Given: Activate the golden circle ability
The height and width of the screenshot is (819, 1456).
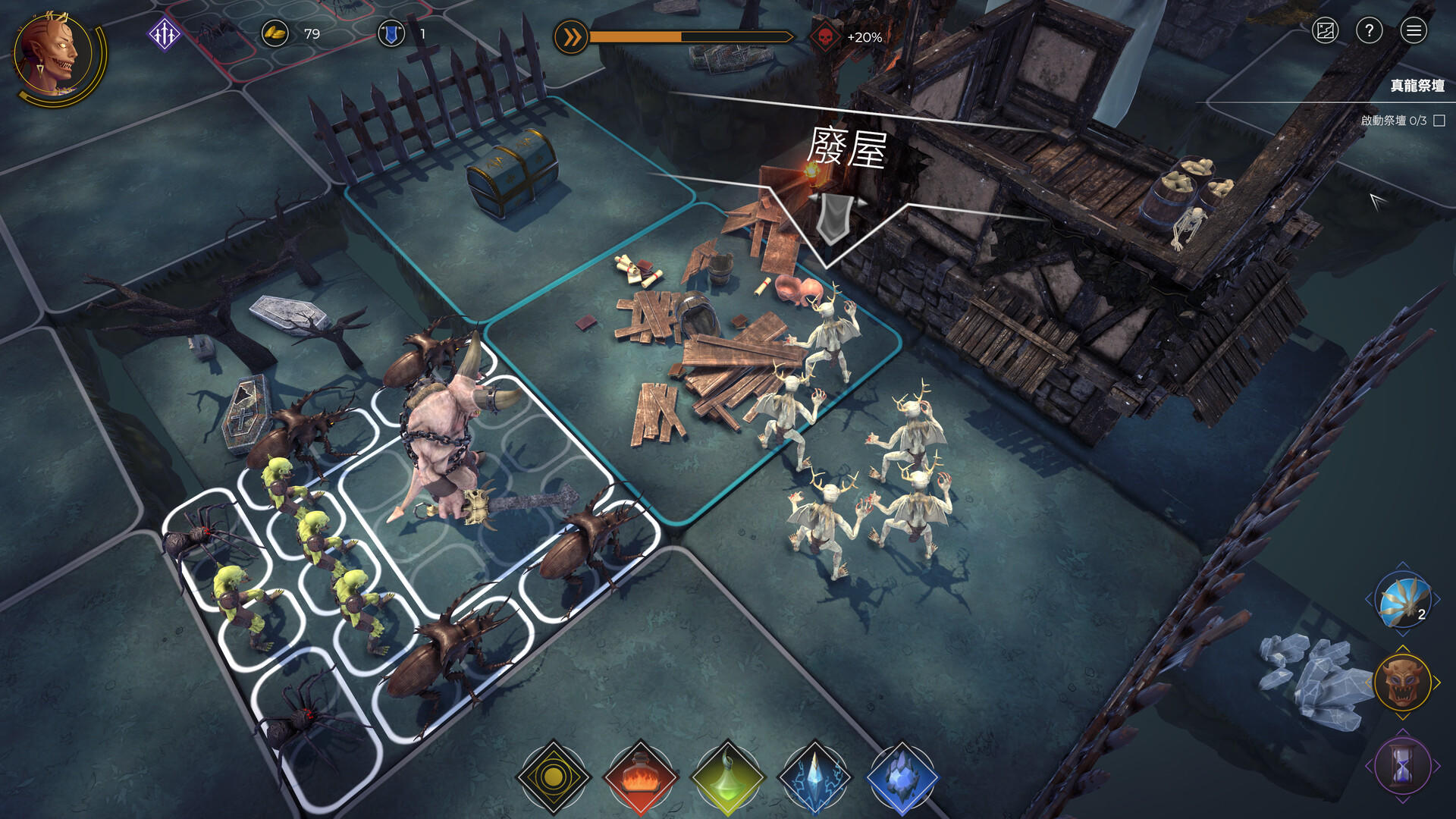Looking at the screenshot, I should click(x=553, y=777).
